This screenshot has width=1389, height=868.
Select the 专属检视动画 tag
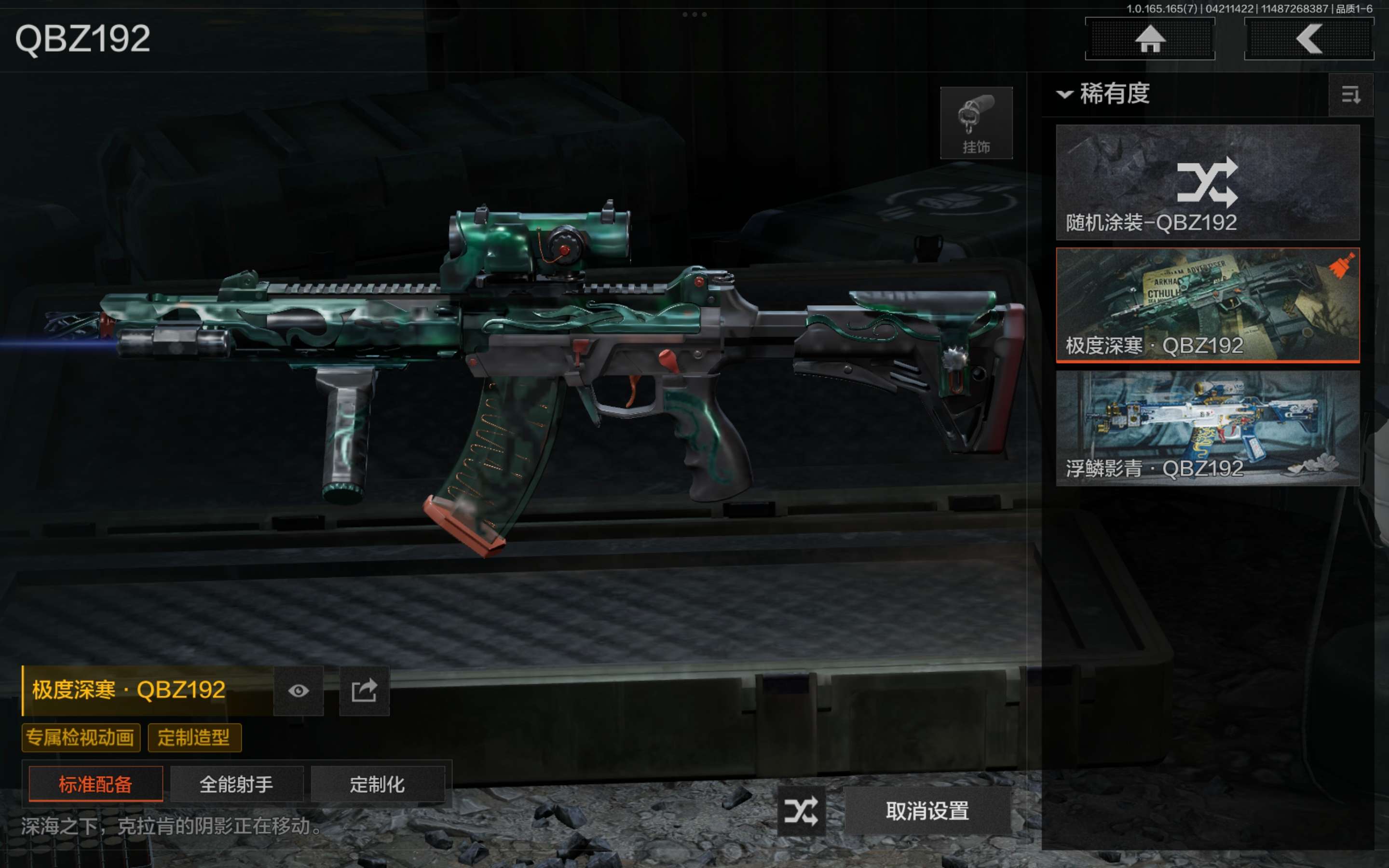81,738
